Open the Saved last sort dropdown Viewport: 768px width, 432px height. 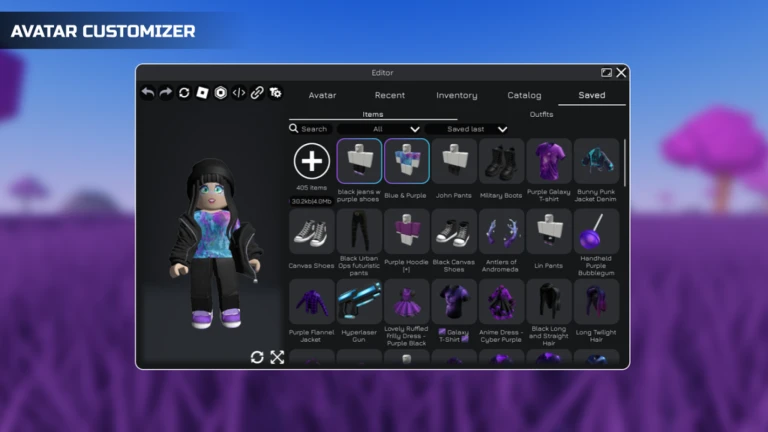(467, 129)
